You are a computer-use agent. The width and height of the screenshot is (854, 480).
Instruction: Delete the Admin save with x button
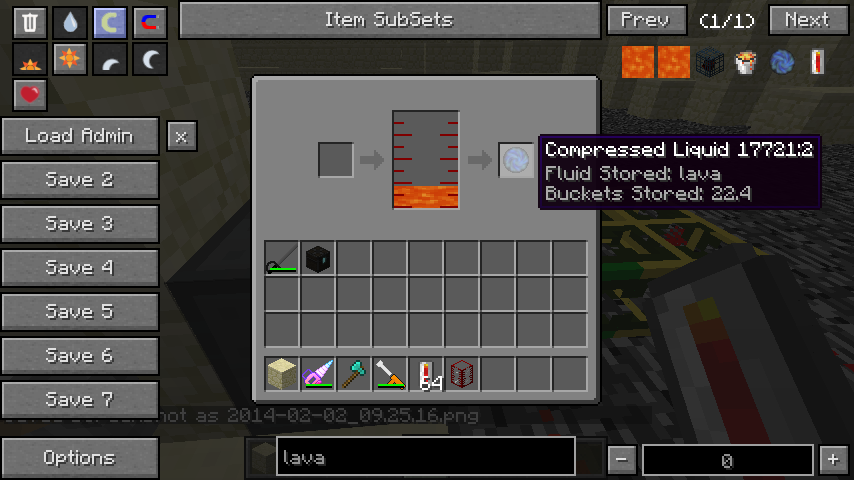(181, 136)
